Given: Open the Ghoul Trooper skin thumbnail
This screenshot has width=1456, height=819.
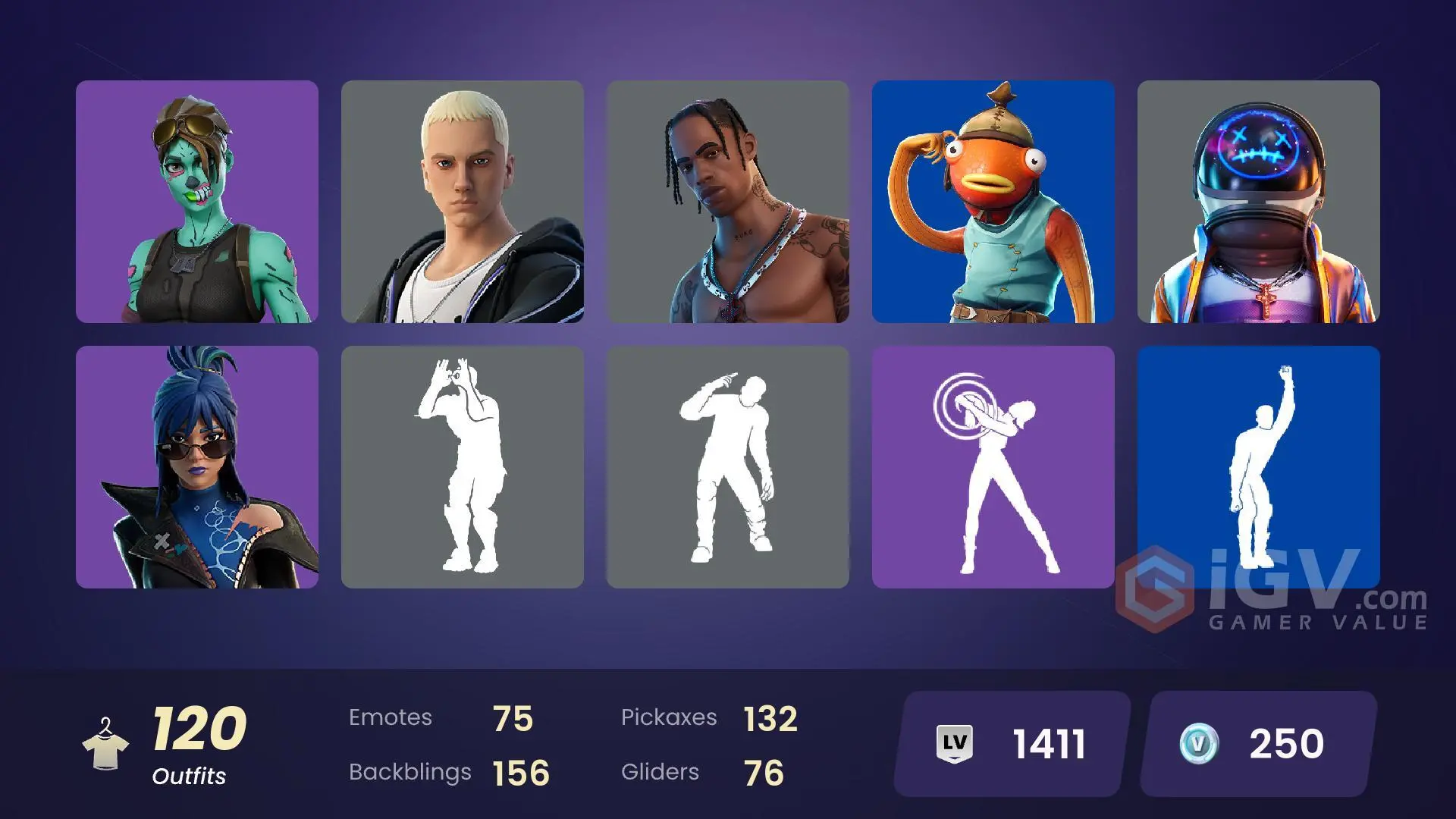Looking at the screenshot, I should click(x=196, y=205).
